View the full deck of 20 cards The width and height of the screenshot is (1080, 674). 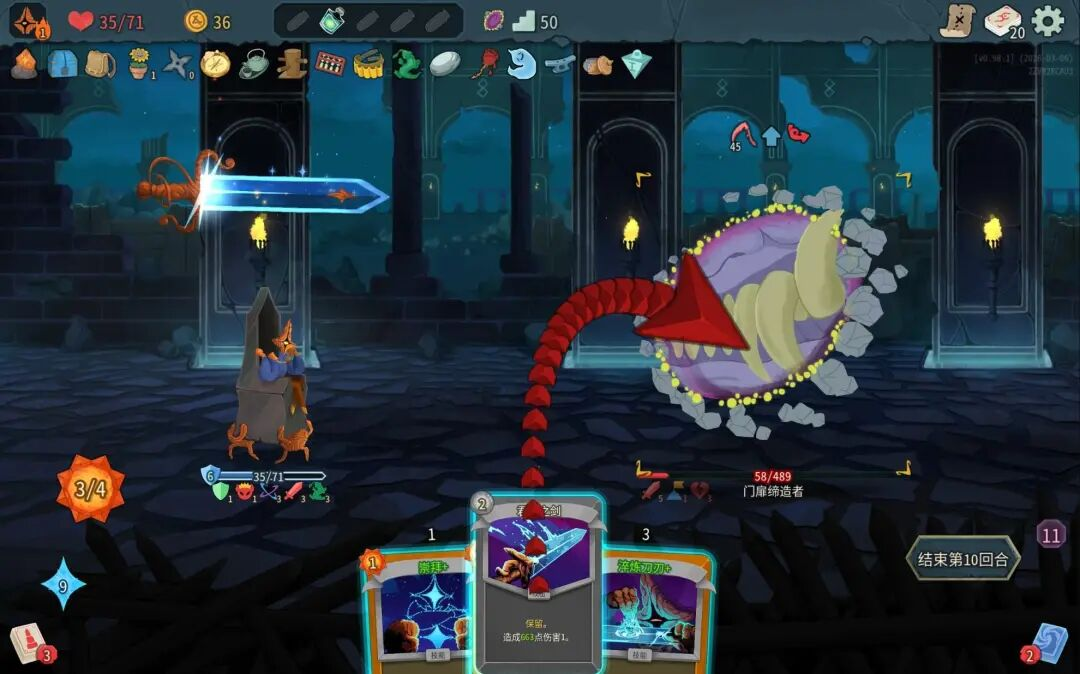(x=1003, y=21)
